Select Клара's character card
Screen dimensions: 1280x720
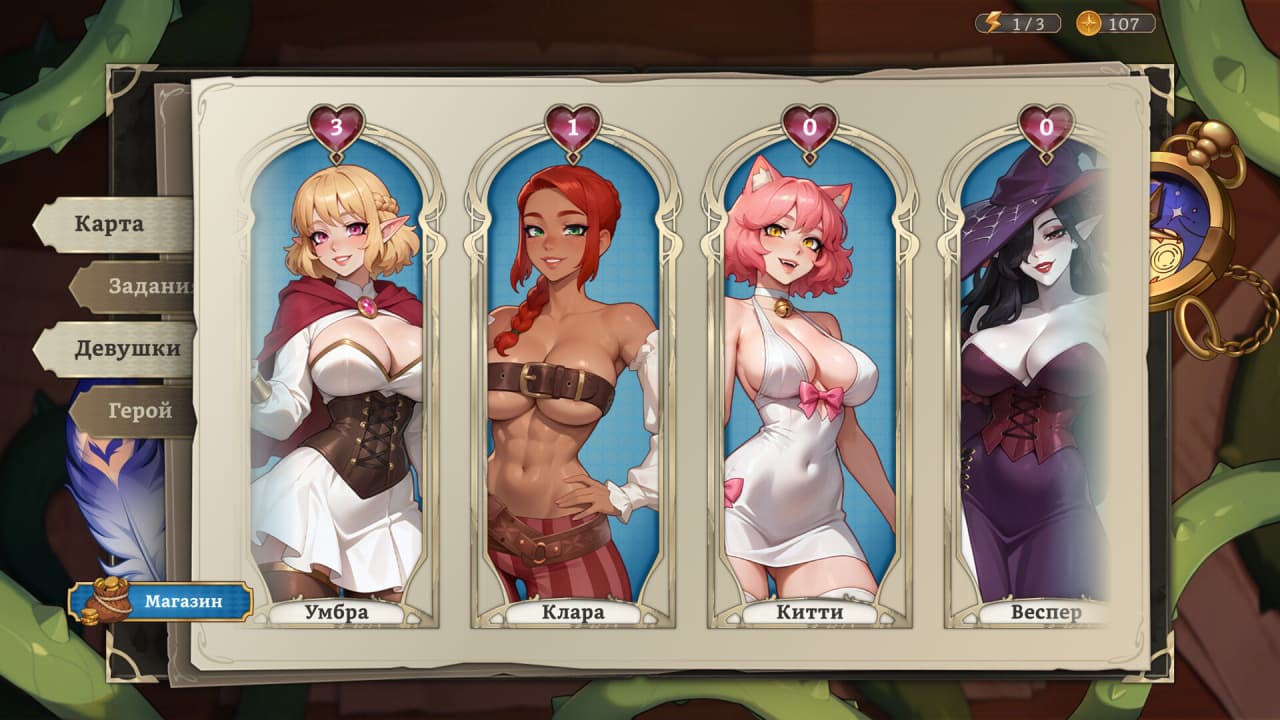tap(573, 380)
